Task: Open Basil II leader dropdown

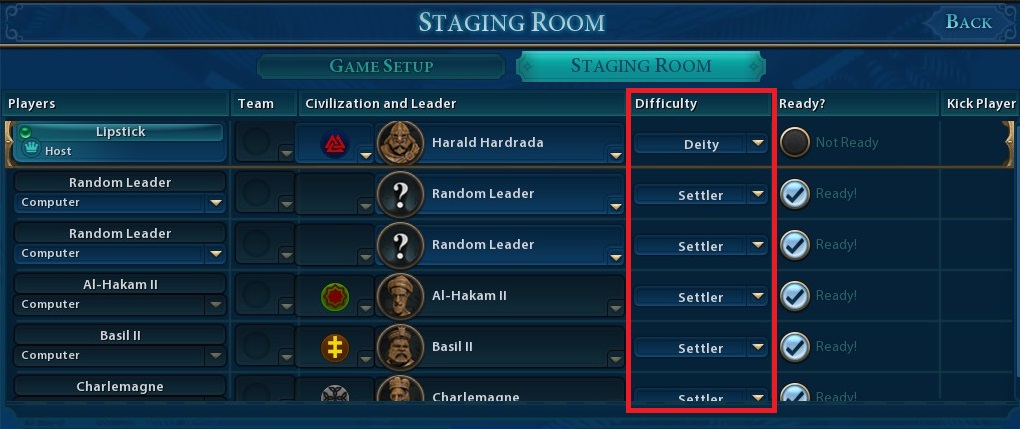Action: [616, 360]
